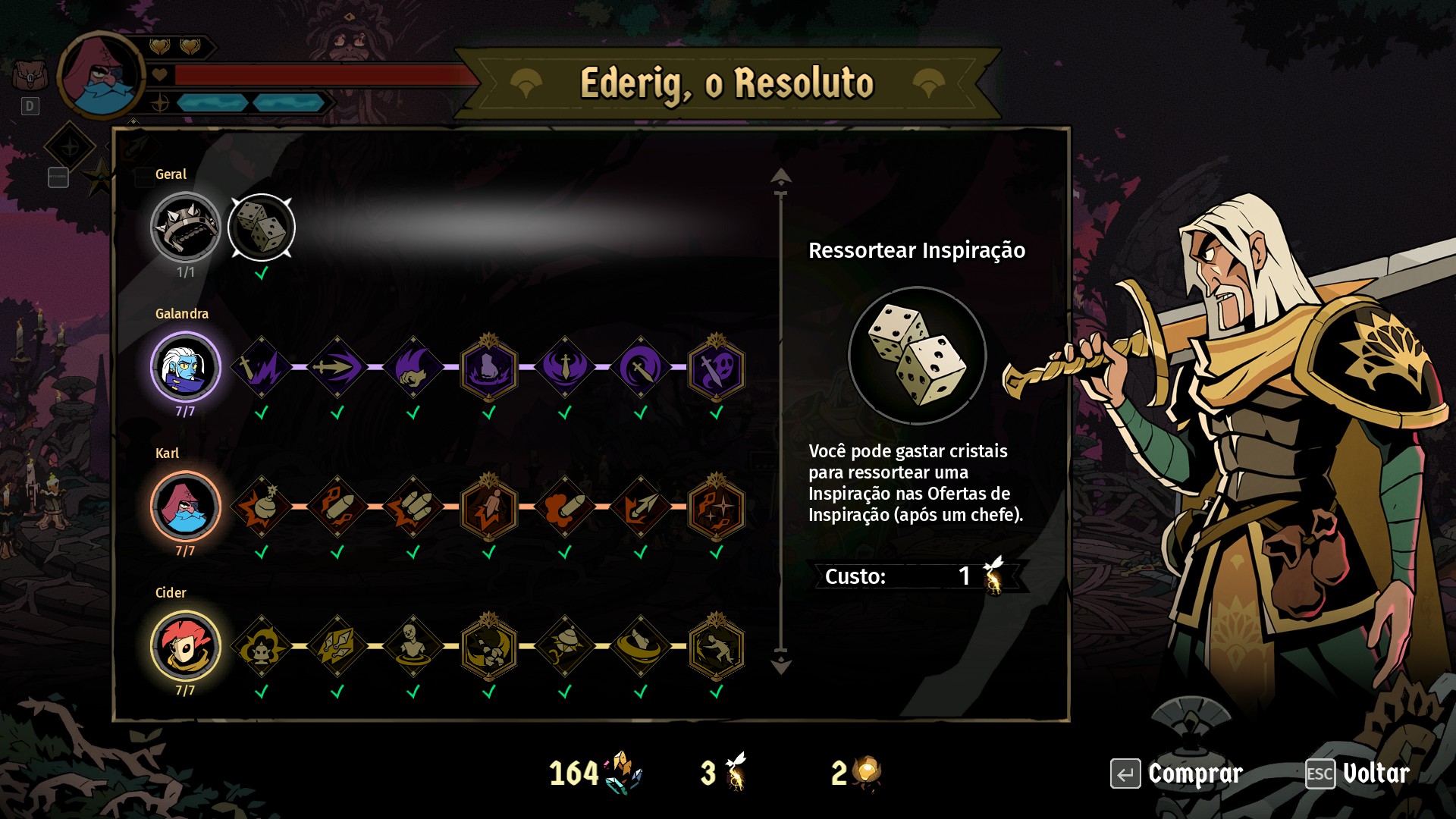Screen dimensions: 1456x819
Task: Select Karl's character portrait
Action: point(185,507)
